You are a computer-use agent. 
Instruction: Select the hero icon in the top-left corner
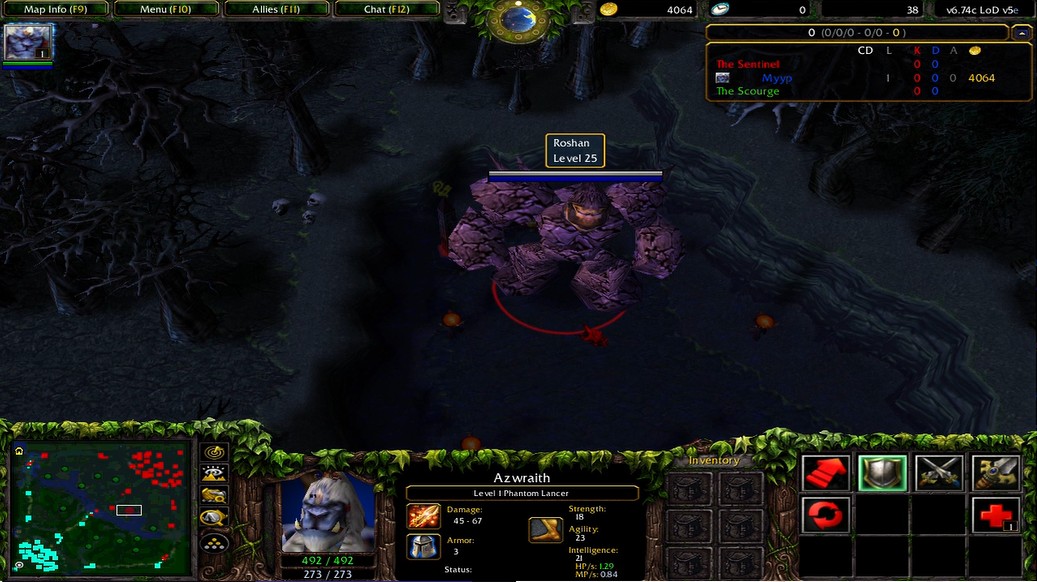(28, 43)
